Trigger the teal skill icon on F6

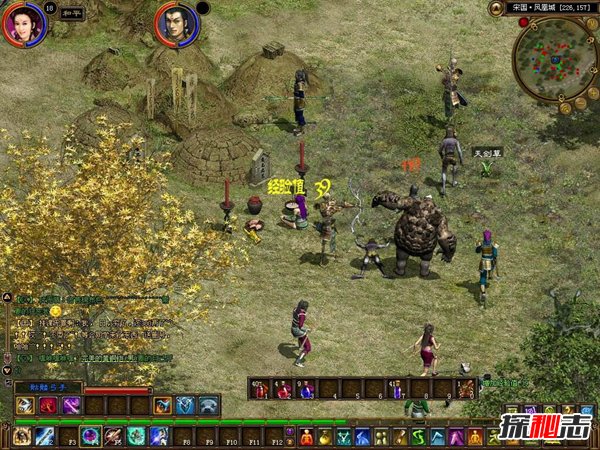point(136,436)
